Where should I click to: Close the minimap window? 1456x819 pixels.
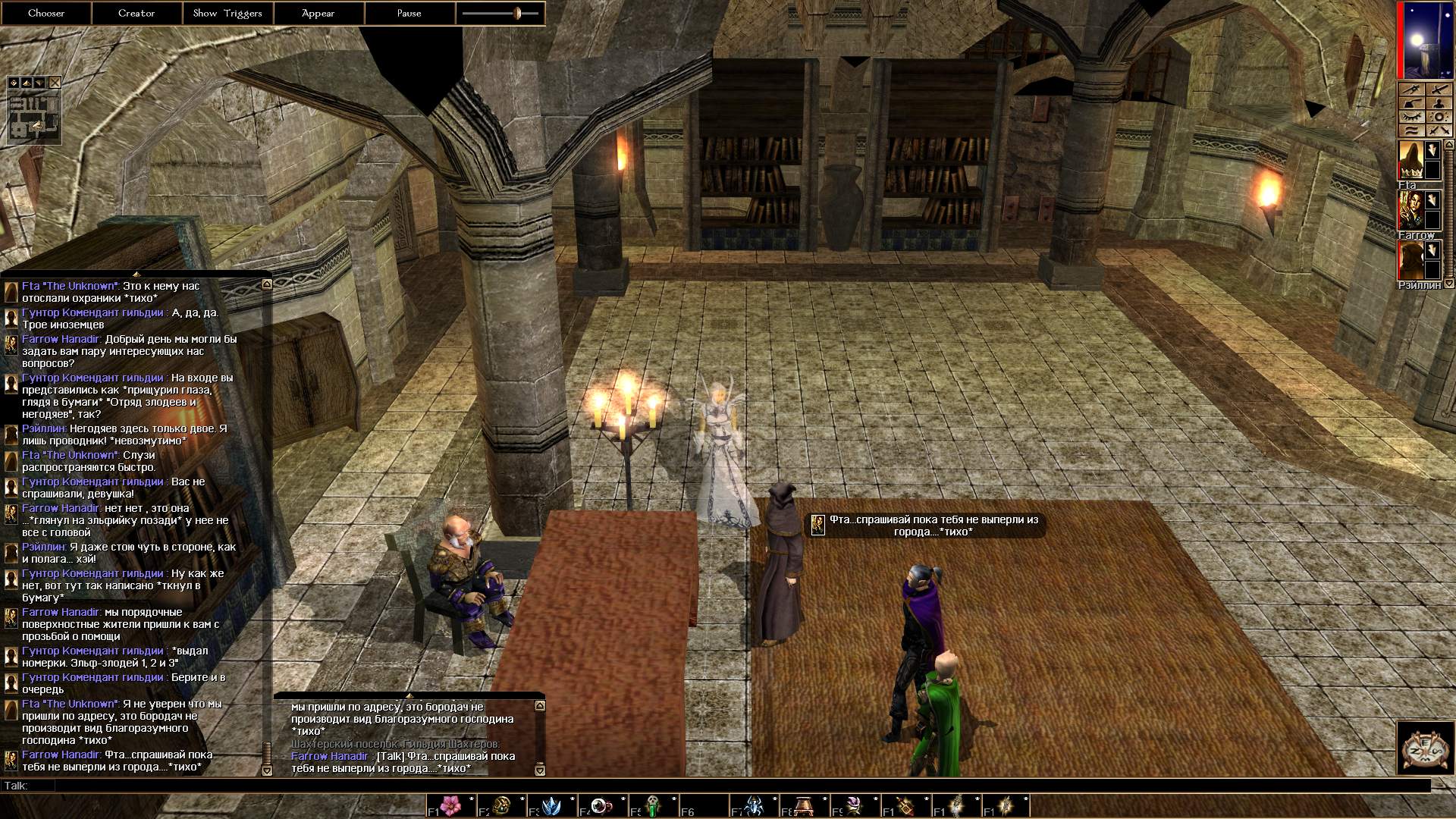[x=55, y=83]
